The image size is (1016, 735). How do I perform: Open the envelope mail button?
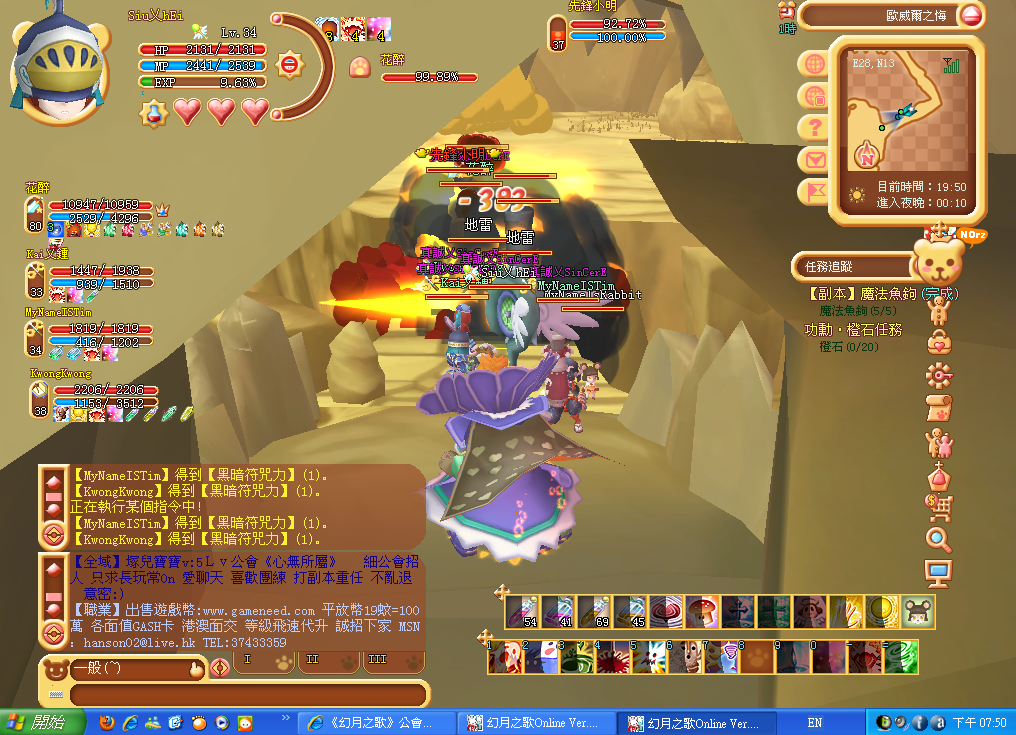(x=815, y=159)
